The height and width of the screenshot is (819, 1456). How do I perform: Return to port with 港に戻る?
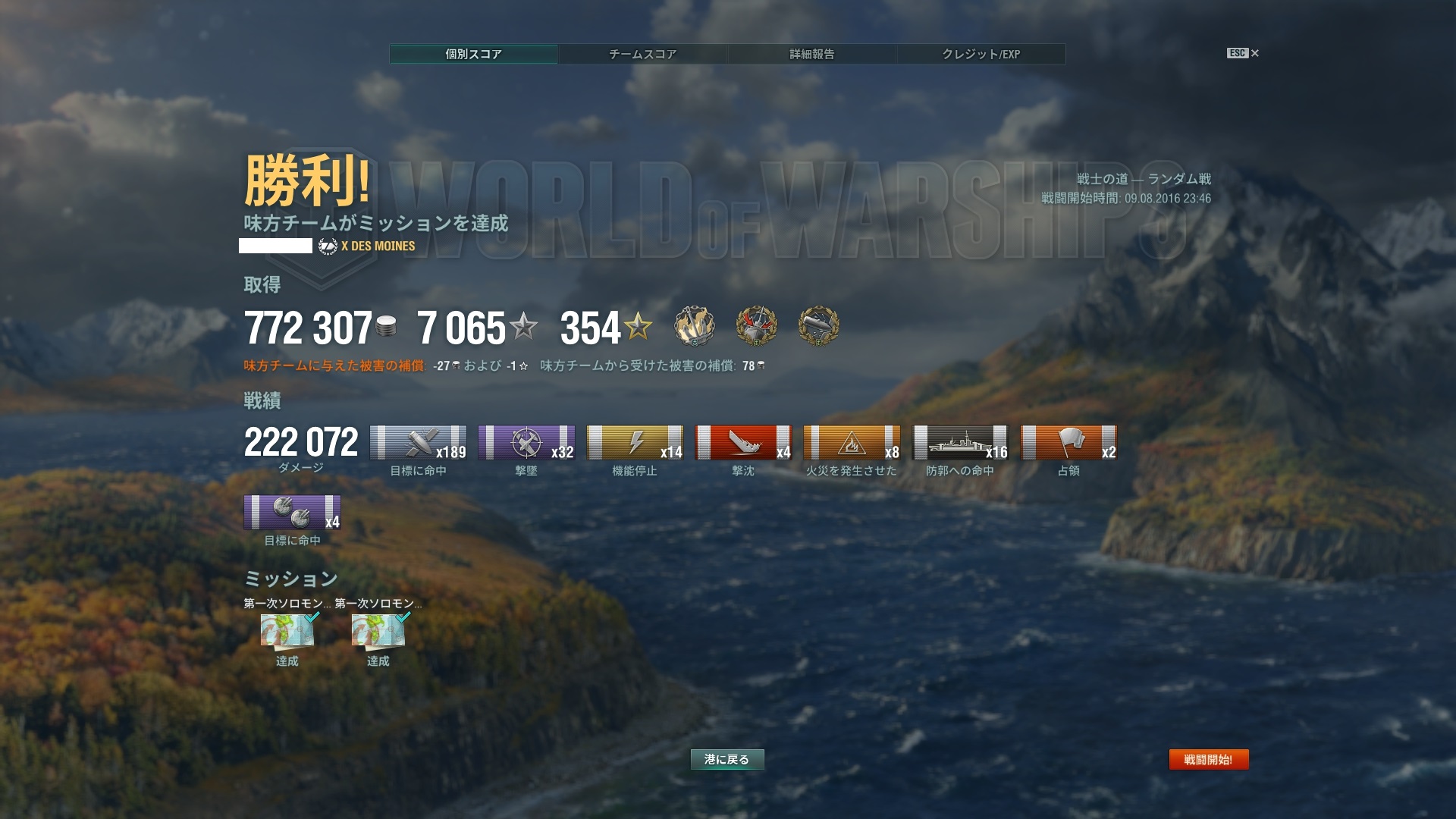[x=726, y=759]
